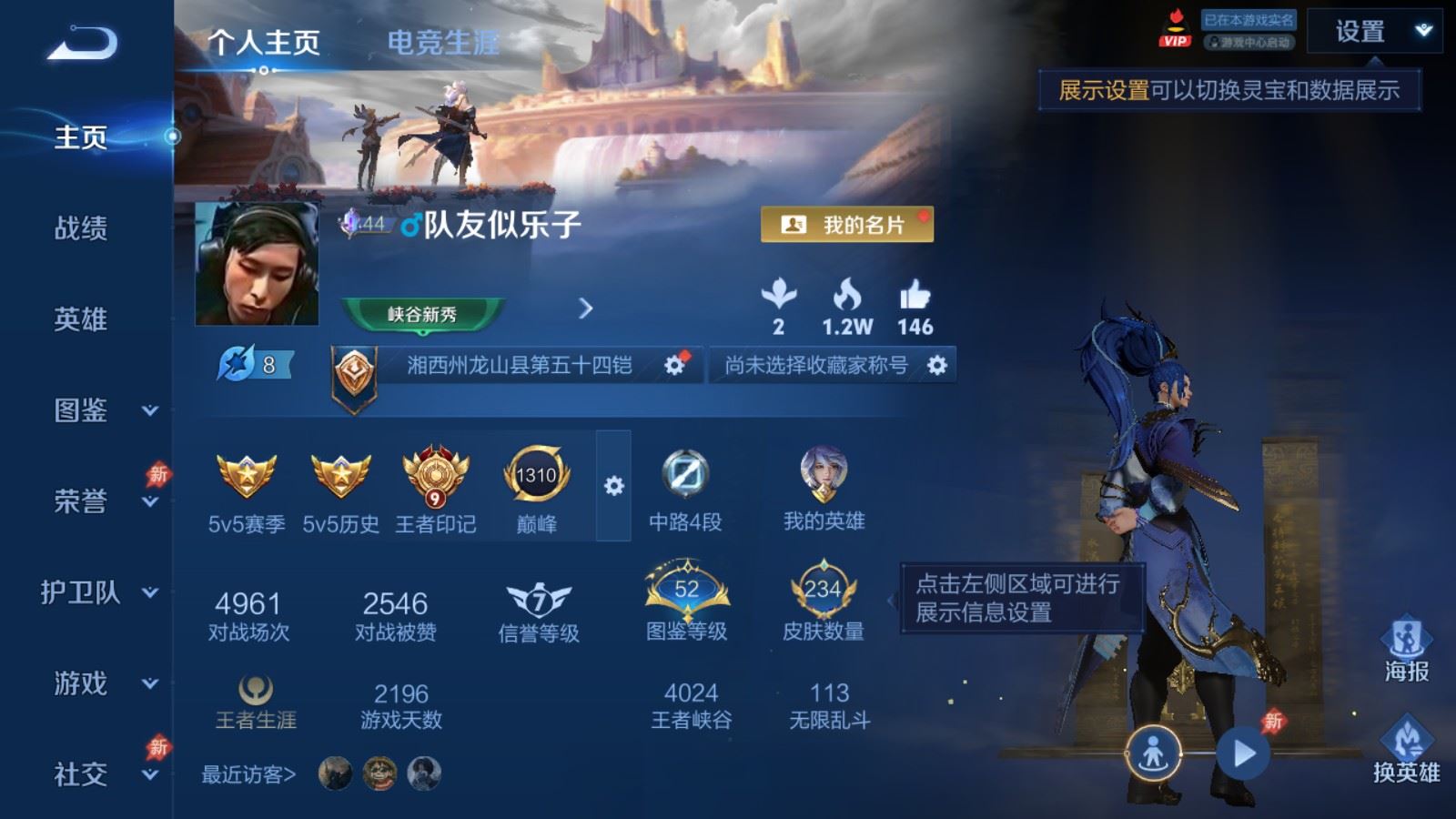Open the 战绩 menu entry

(81, 228)
